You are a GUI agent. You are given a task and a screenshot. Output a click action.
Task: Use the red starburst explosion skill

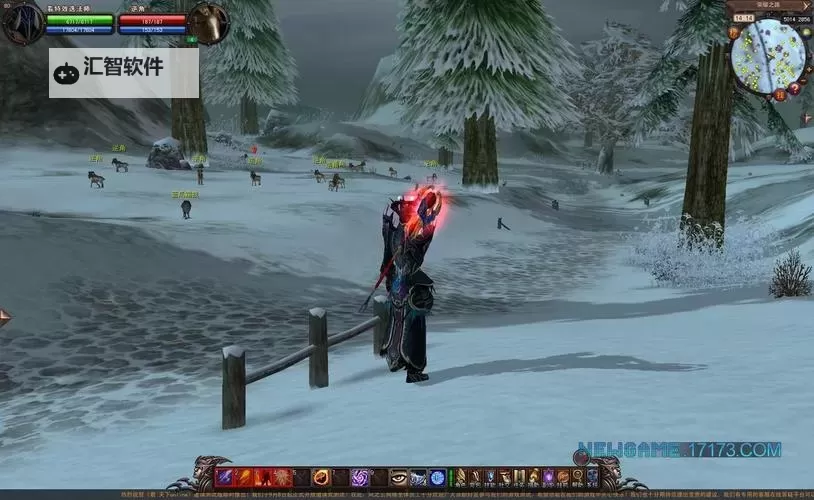pos(282,478)
